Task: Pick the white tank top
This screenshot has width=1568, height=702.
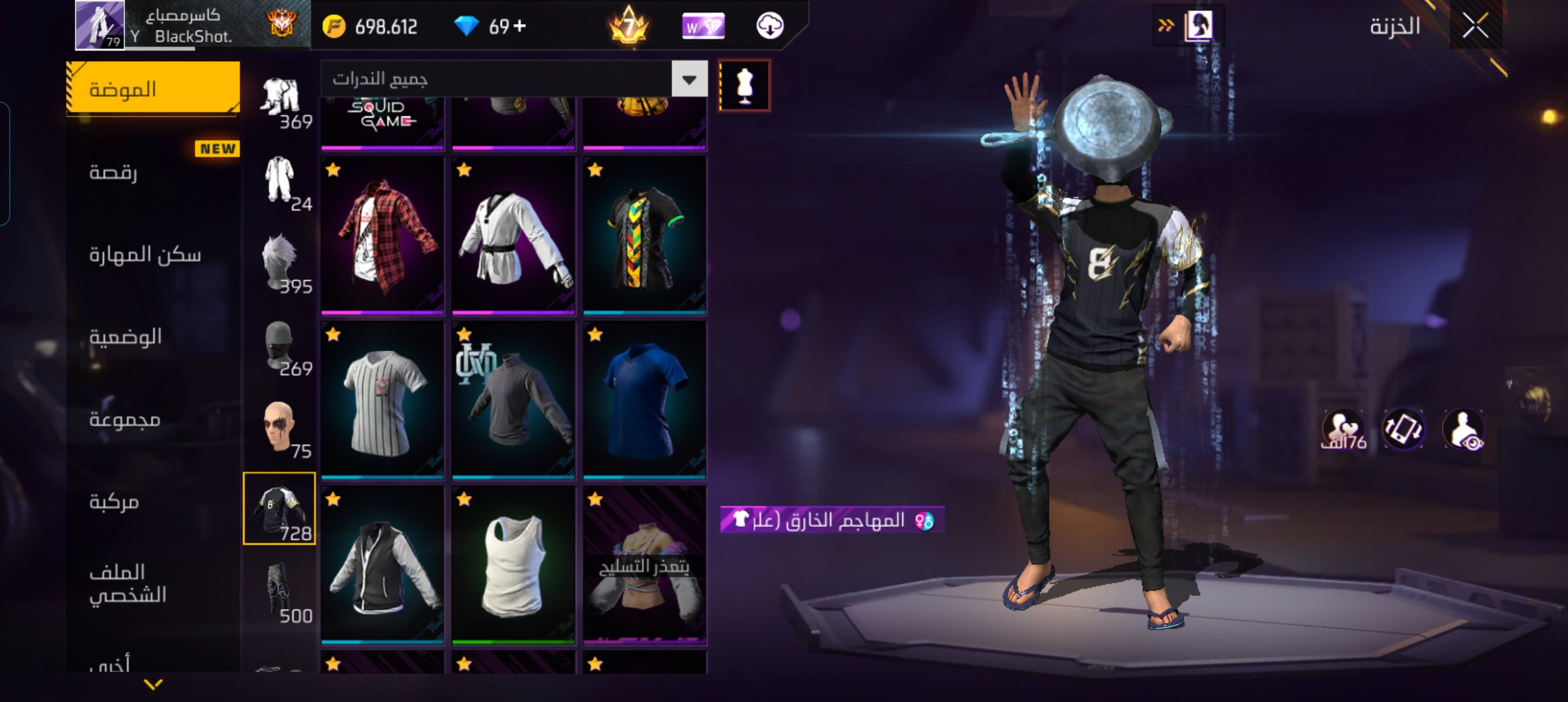Action: (514, 564)
